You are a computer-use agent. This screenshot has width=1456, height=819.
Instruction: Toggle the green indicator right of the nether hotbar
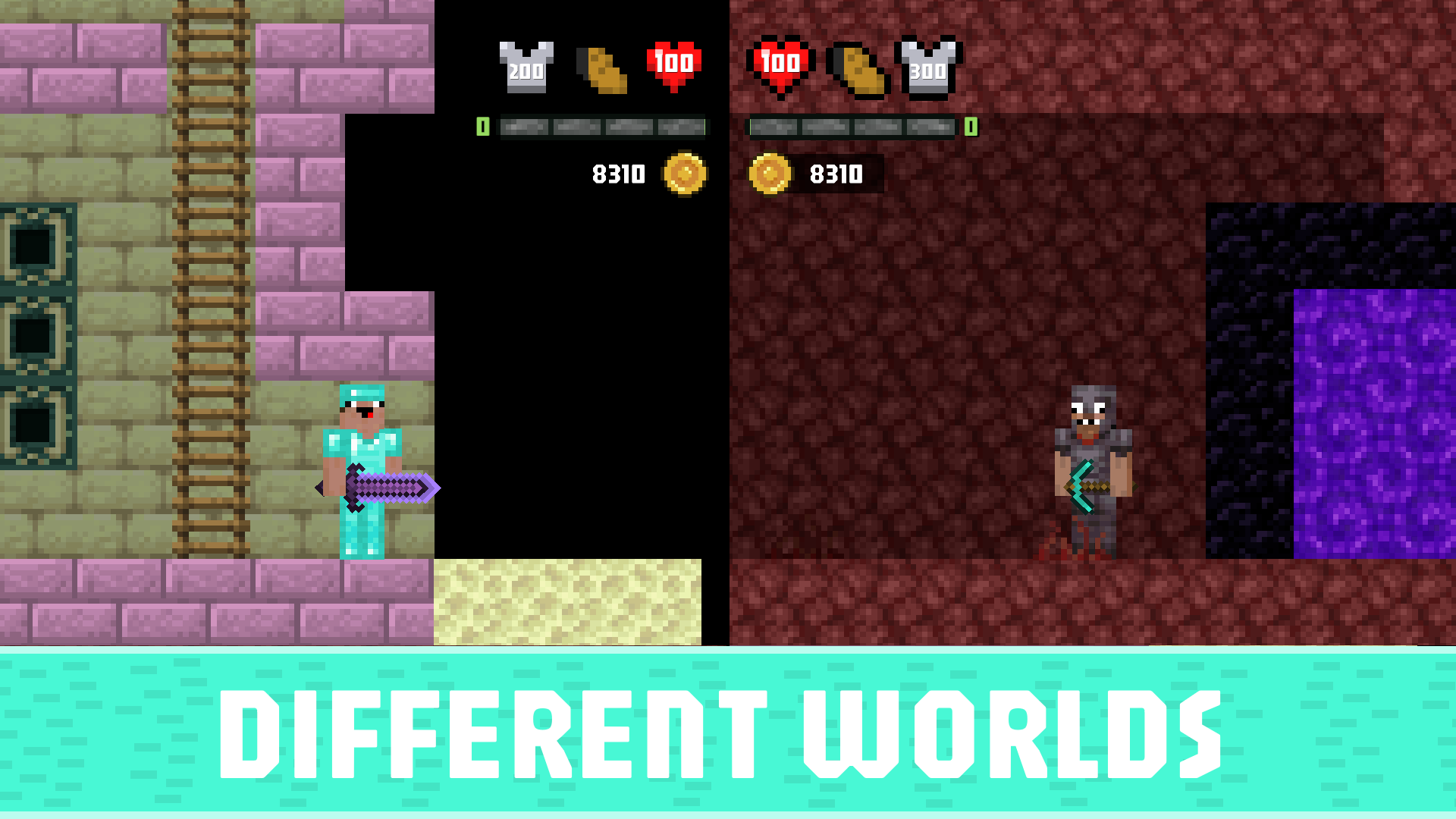coord(971,127)
